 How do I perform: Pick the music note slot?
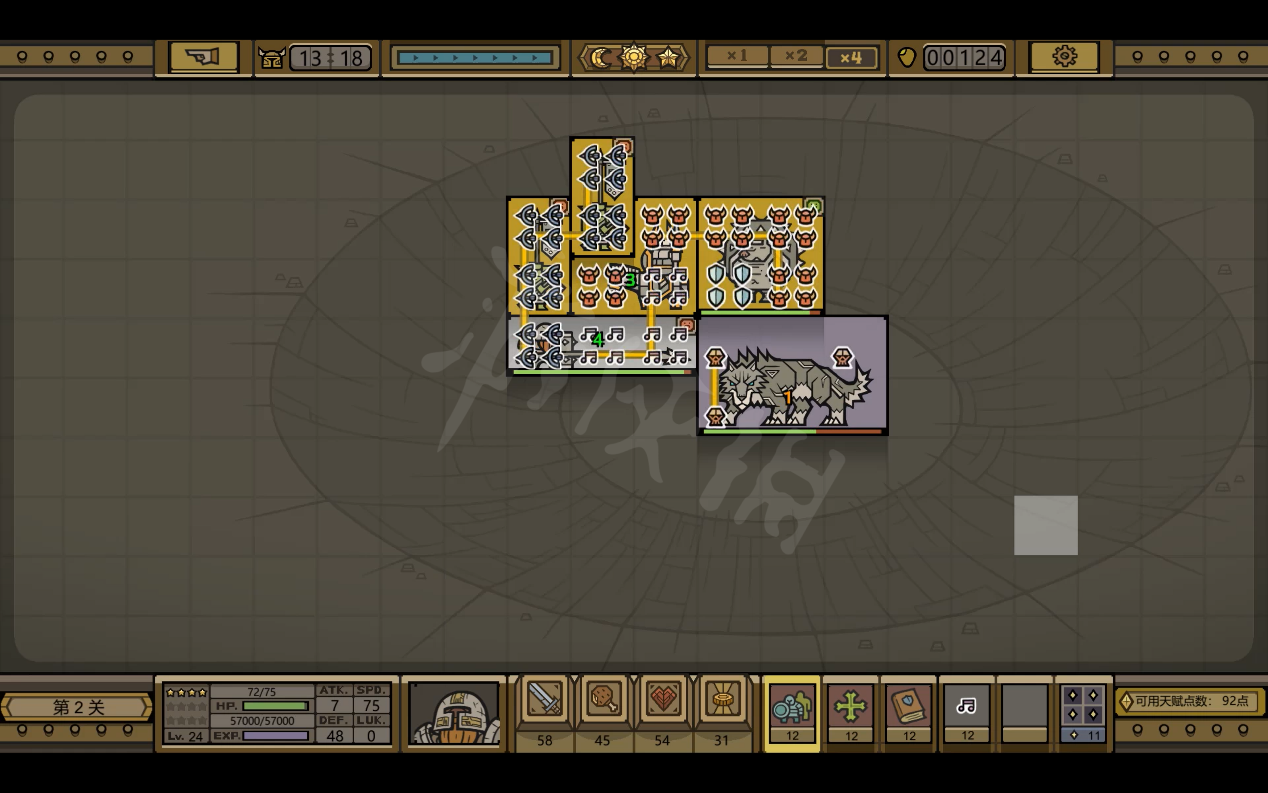967,708
